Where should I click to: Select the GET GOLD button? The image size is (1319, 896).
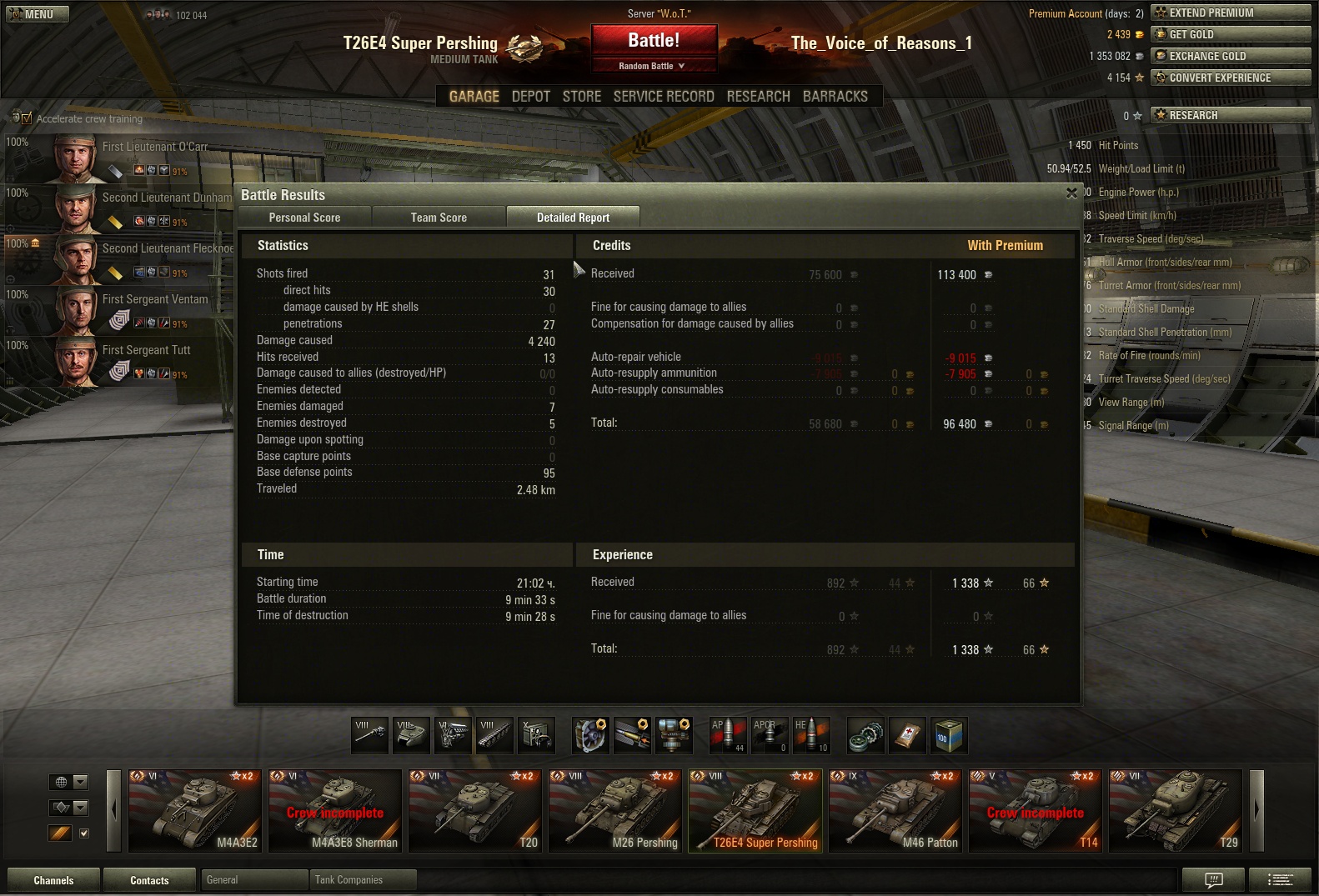[1230, 34]
